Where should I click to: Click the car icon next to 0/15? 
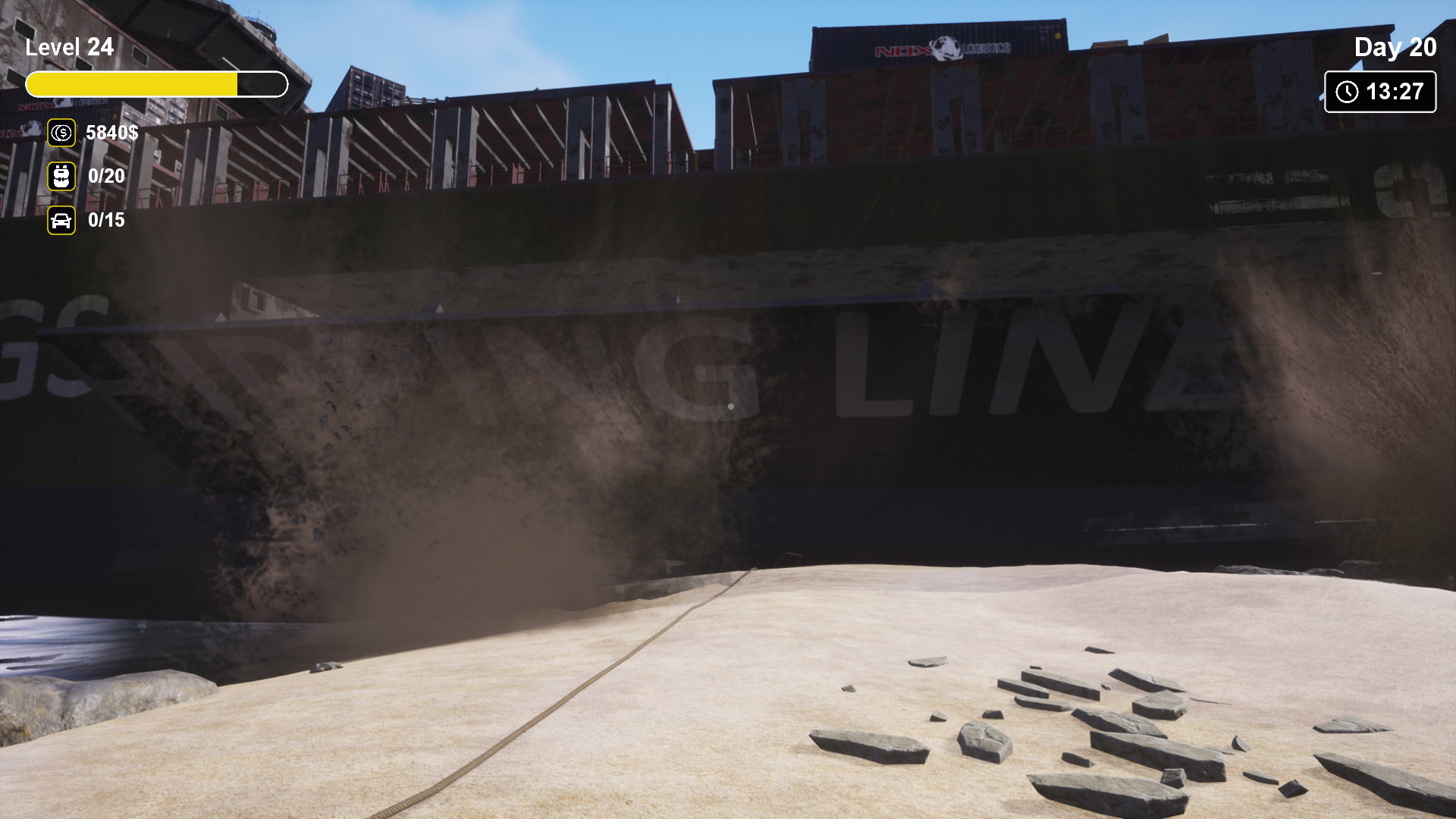[x=60, y=221]
